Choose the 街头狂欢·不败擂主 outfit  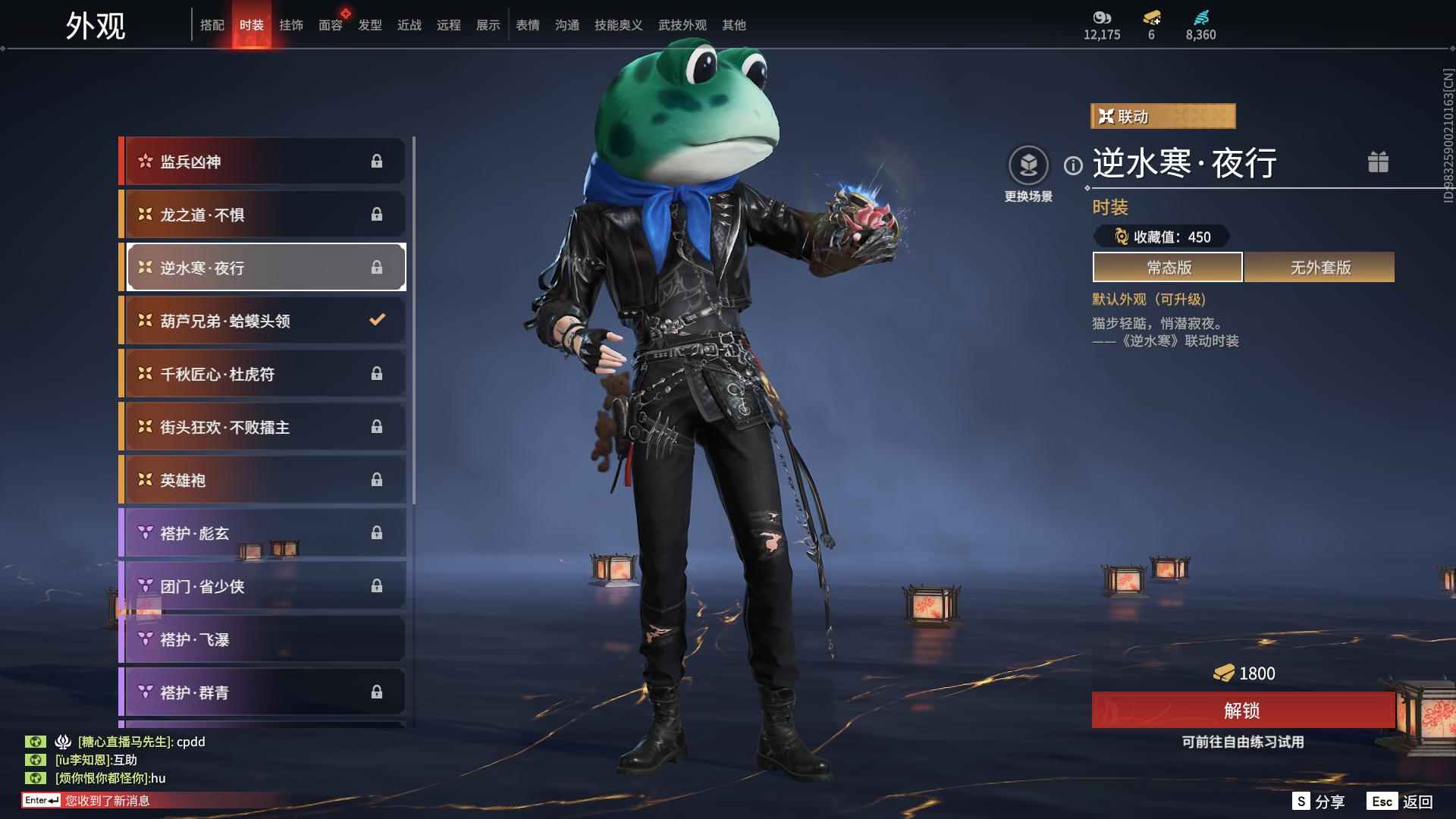click(x=262, y=427)
